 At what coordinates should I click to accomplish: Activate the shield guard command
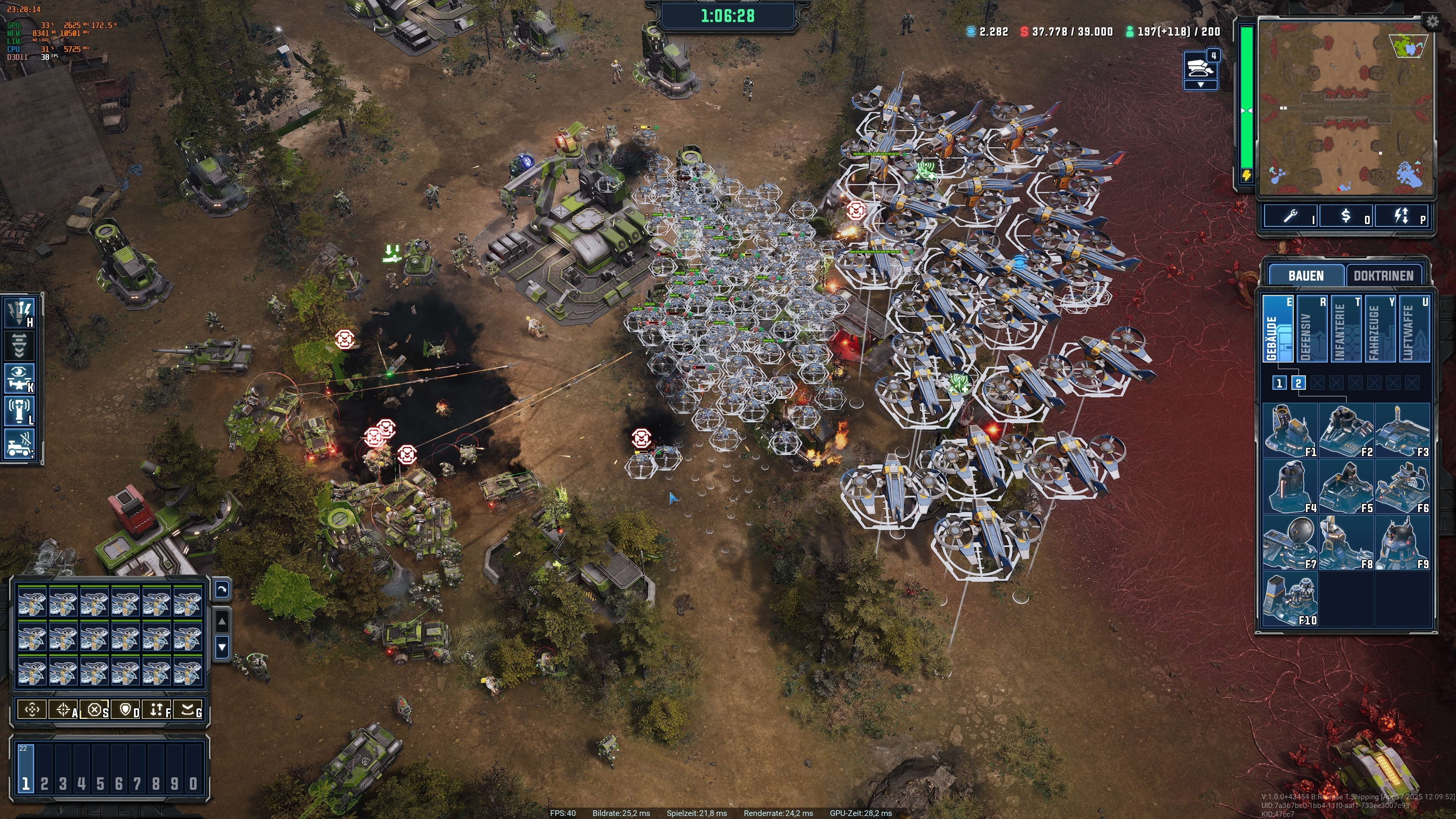(126, 710)
